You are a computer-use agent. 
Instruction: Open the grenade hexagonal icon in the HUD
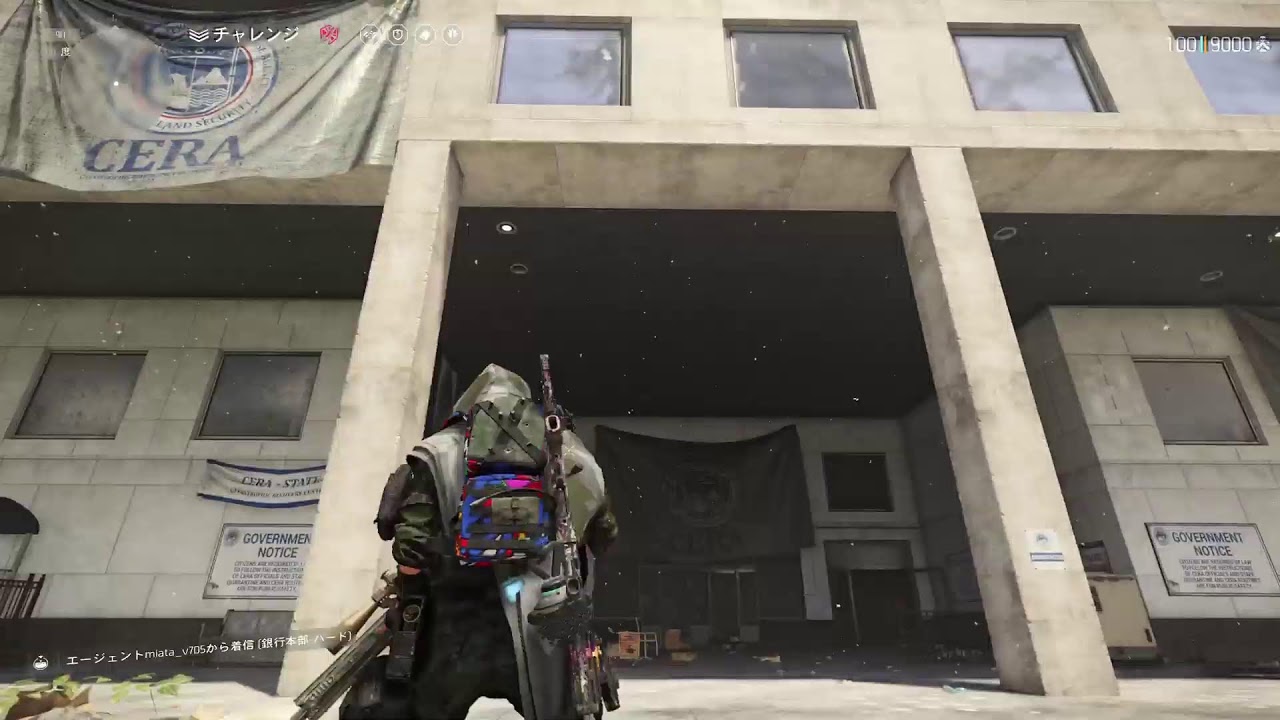coord(425,33)
